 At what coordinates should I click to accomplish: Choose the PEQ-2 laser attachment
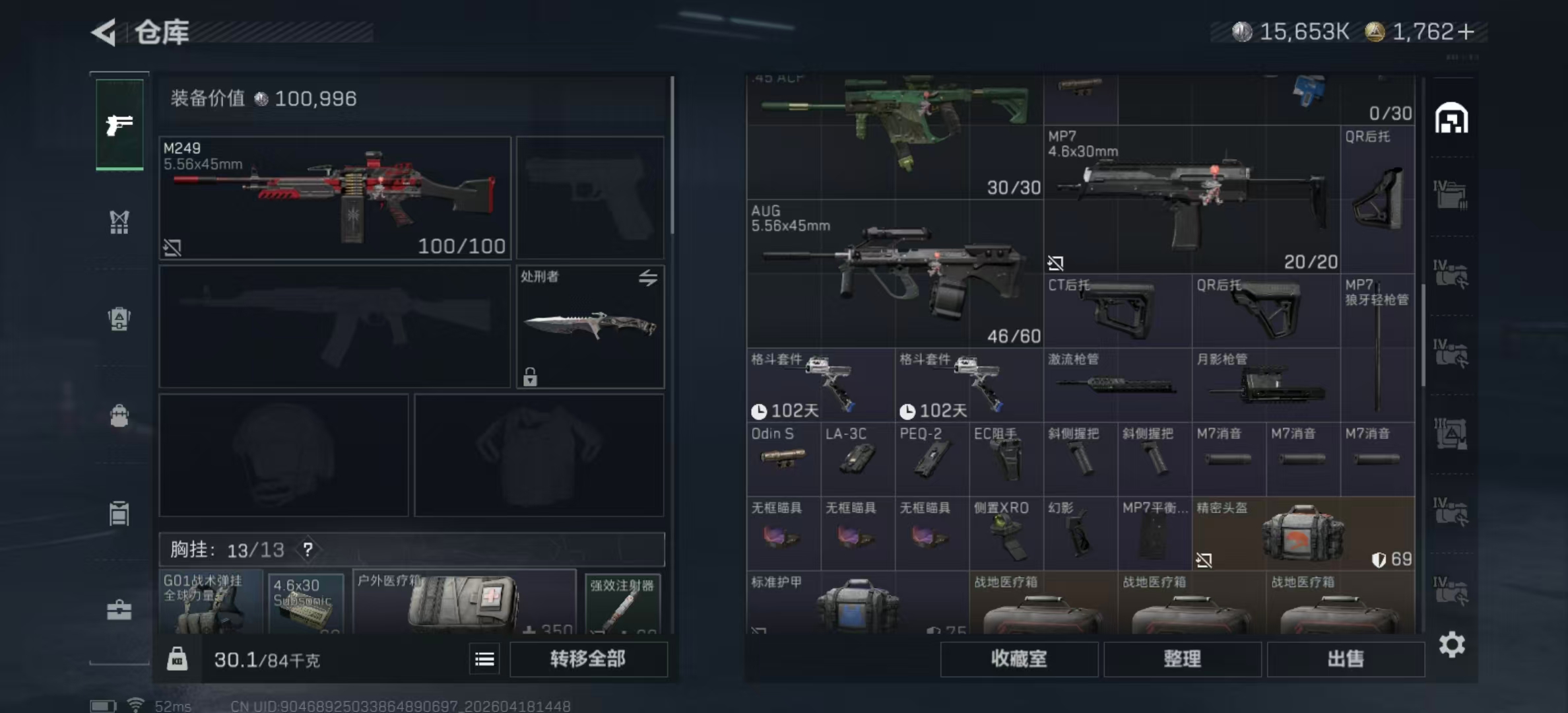[x=932, y=459]
